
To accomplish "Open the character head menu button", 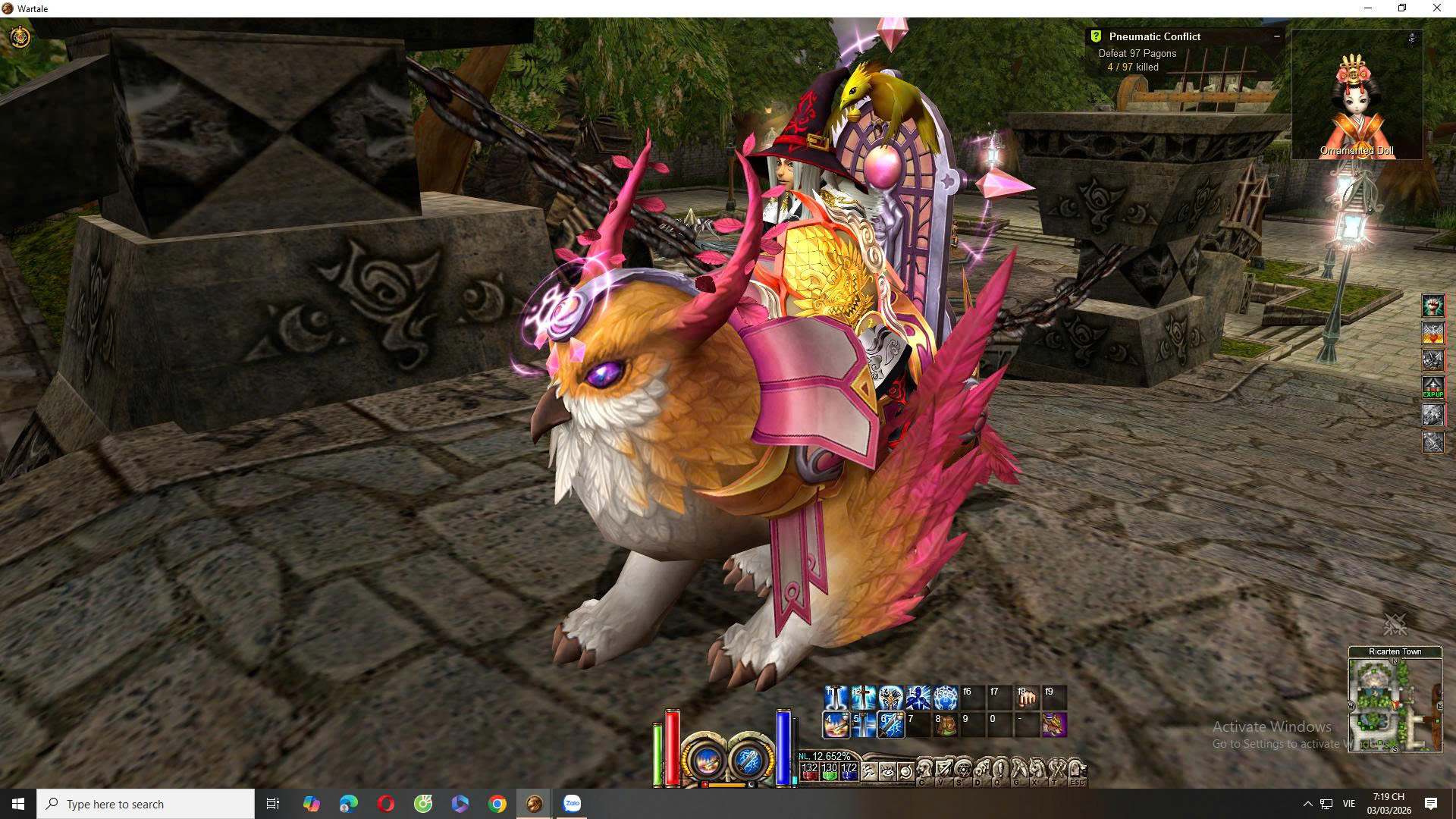I will pyautogui.click(x=924, y=770).
